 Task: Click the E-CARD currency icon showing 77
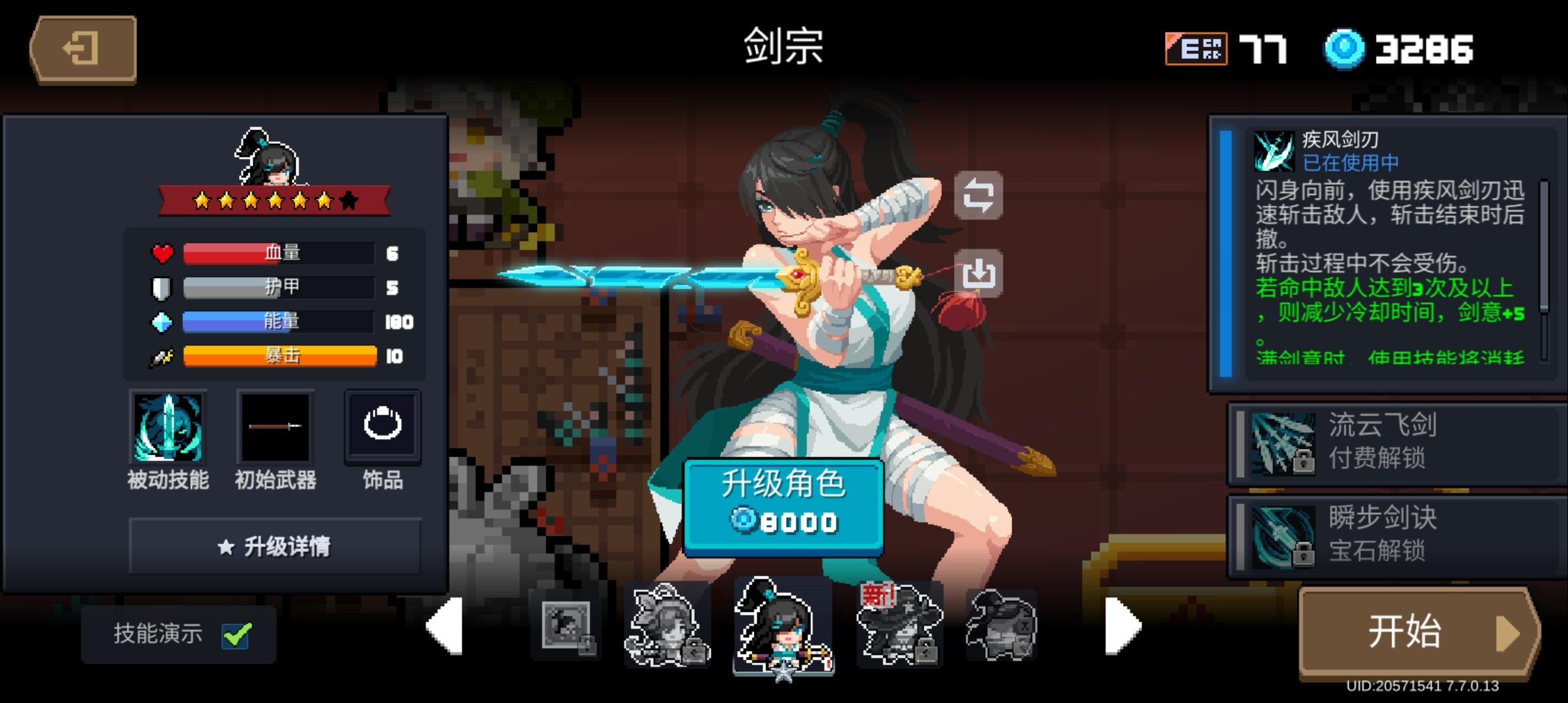[x=1196, y=48]
